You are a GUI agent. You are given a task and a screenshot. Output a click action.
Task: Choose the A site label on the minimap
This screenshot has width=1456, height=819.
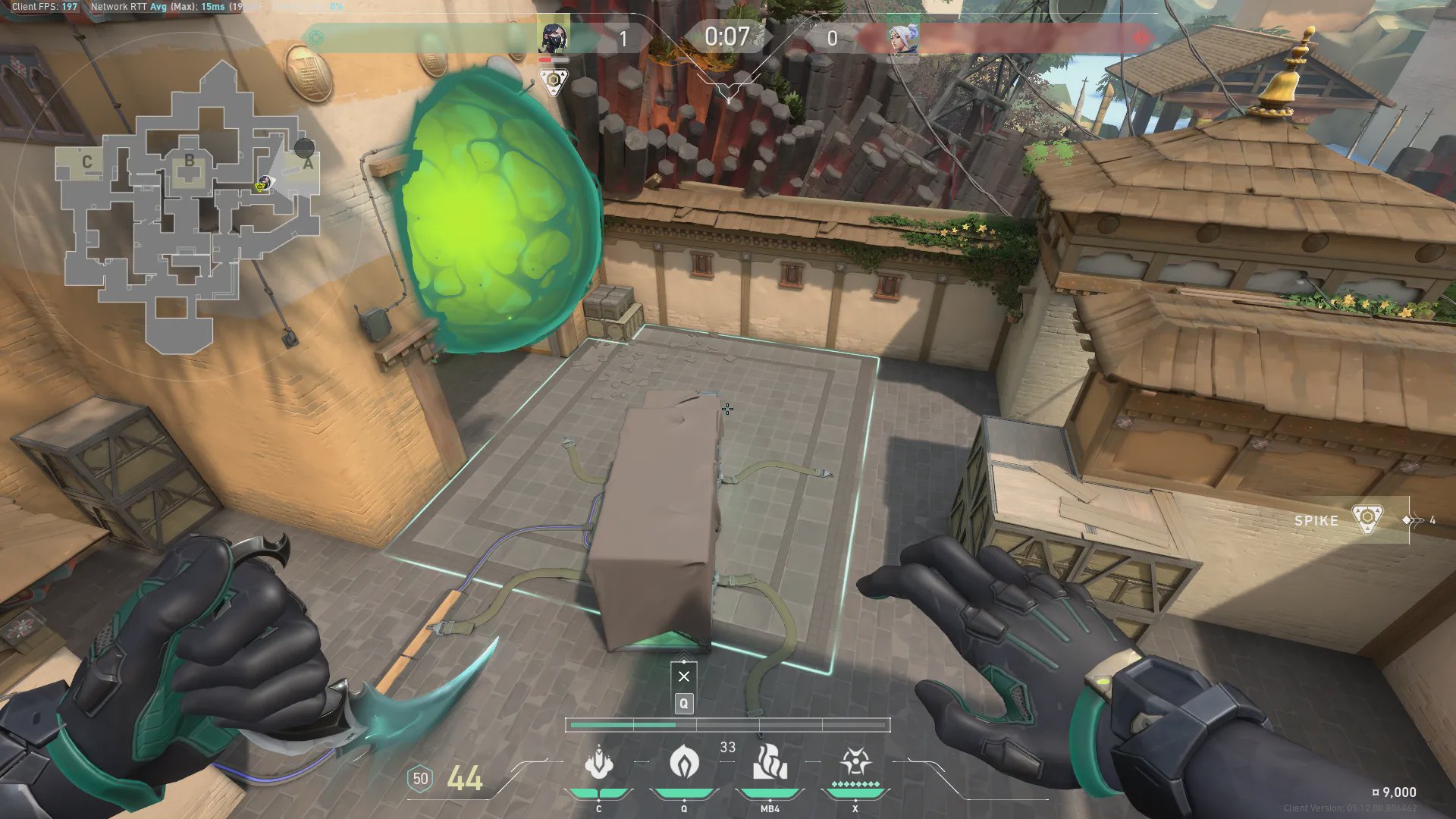pyautogui.click(x=308, y=163)
